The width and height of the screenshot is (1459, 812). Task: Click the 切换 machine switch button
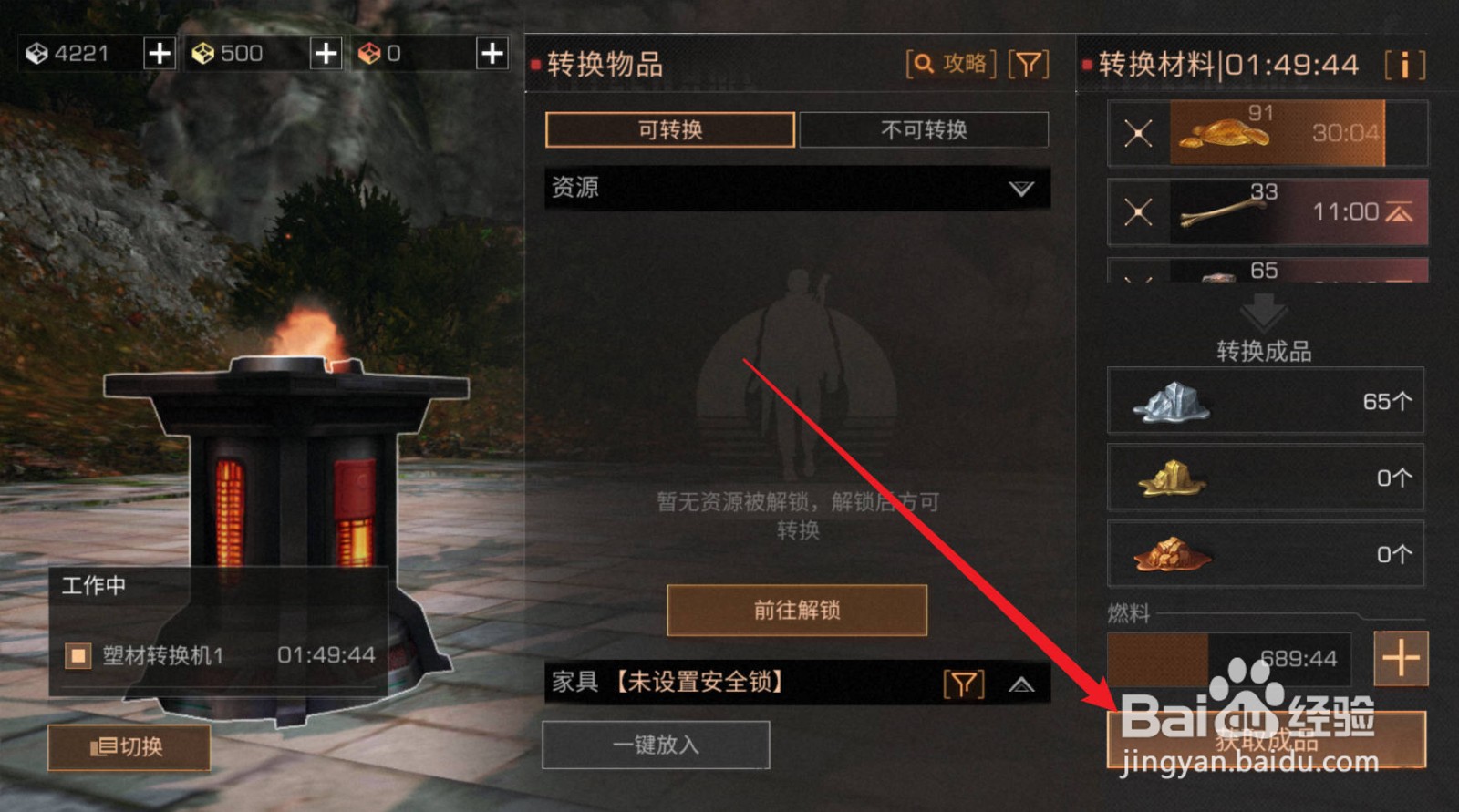click(x=129, y=747)
